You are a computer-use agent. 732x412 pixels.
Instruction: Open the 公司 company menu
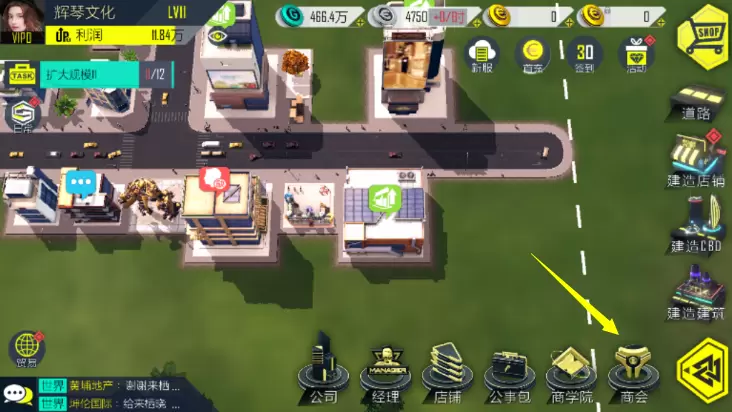323,372
